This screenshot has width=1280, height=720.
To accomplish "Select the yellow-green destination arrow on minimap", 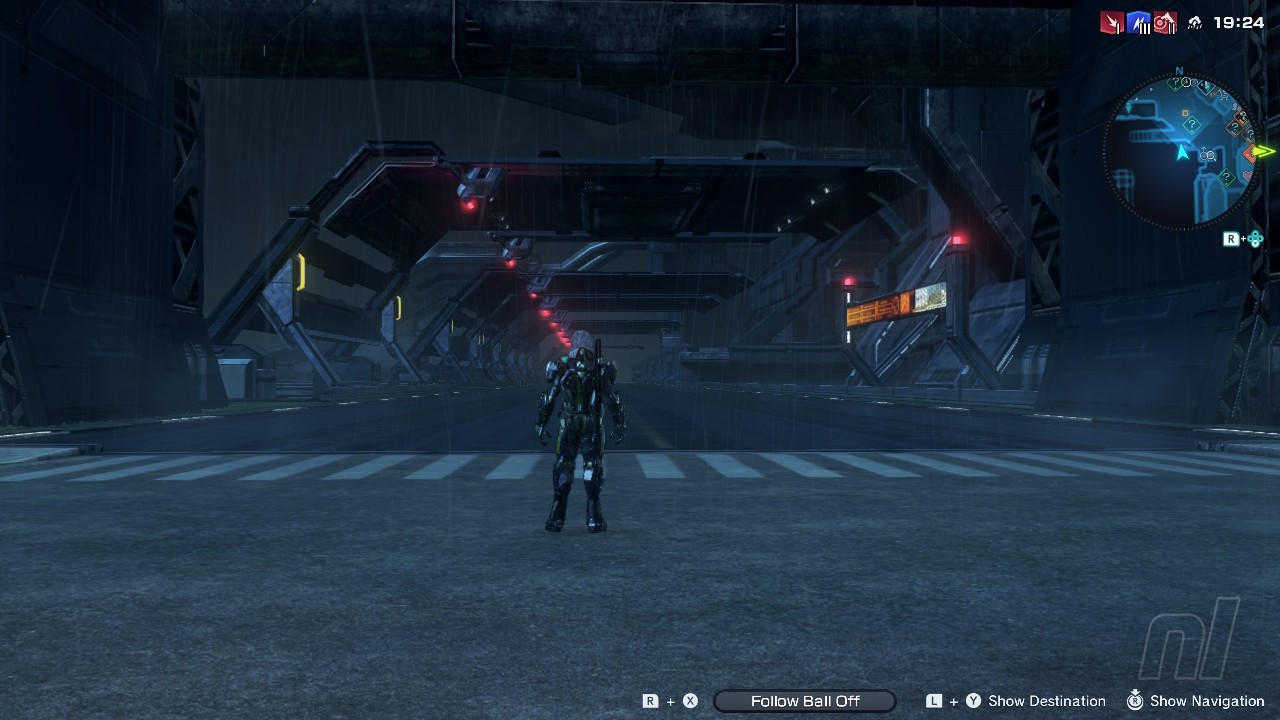I will 1265,152.
